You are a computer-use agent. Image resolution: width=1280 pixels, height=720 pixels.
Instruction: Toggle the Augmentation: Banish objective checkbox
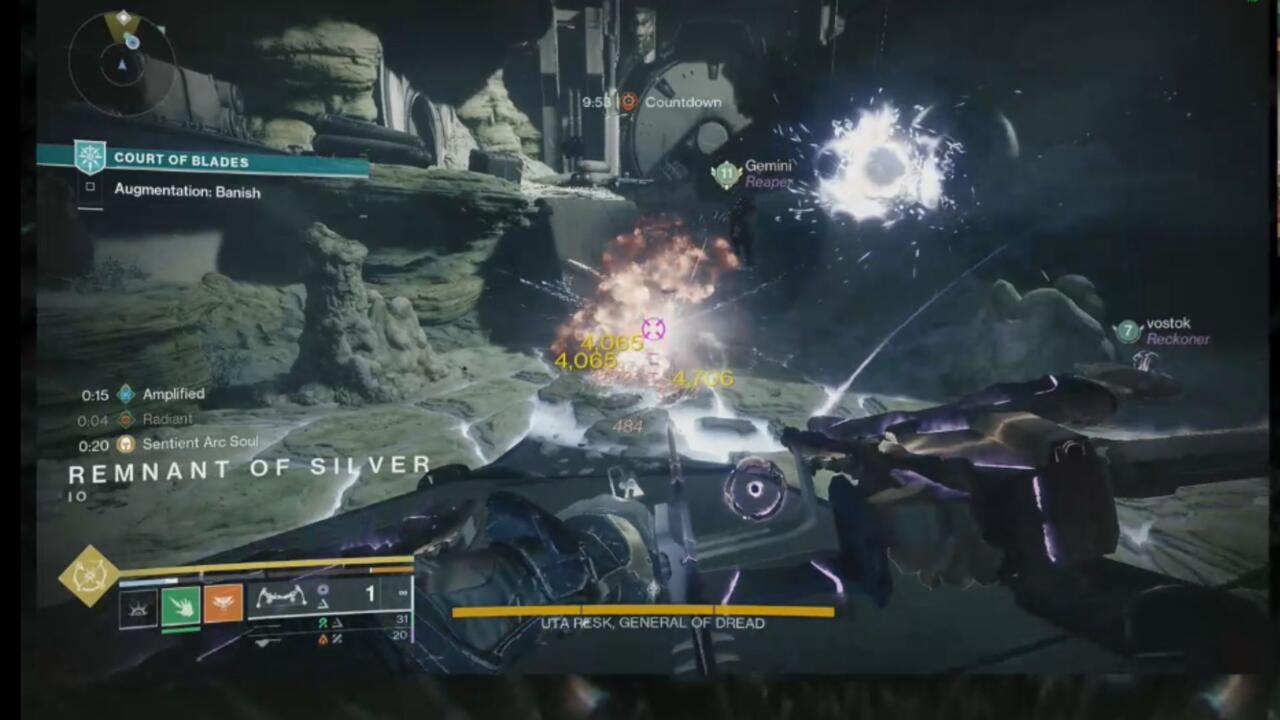(x=90, y=187)
